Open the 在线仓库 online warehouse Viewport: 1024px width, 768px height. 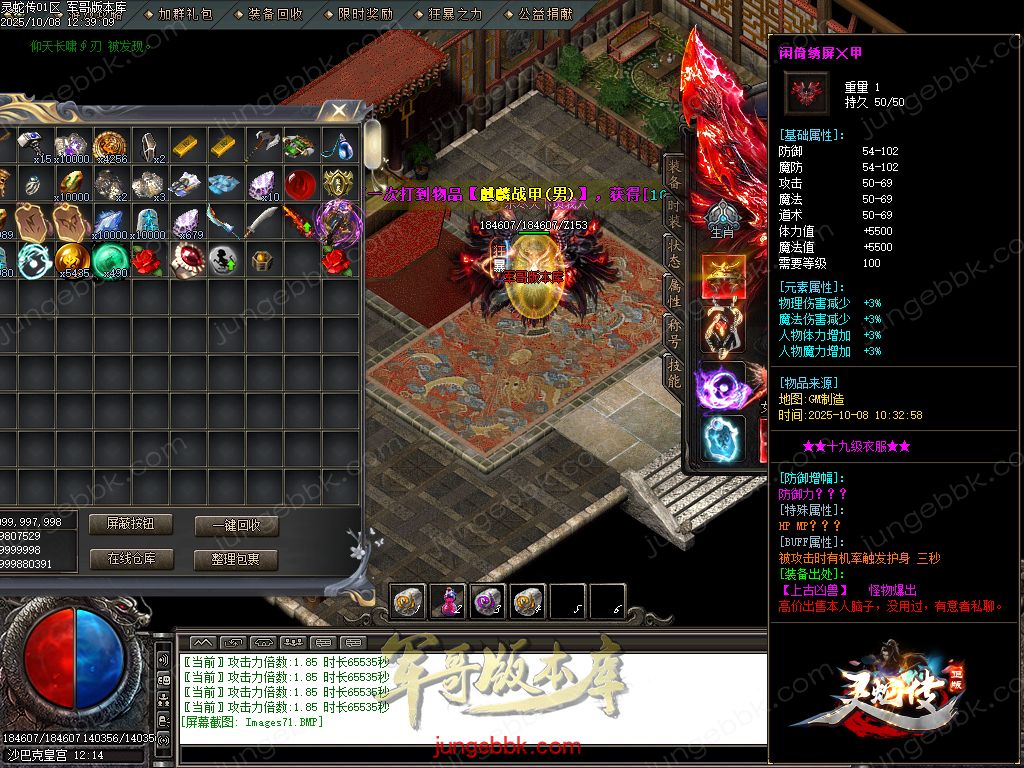coord(130,559)
